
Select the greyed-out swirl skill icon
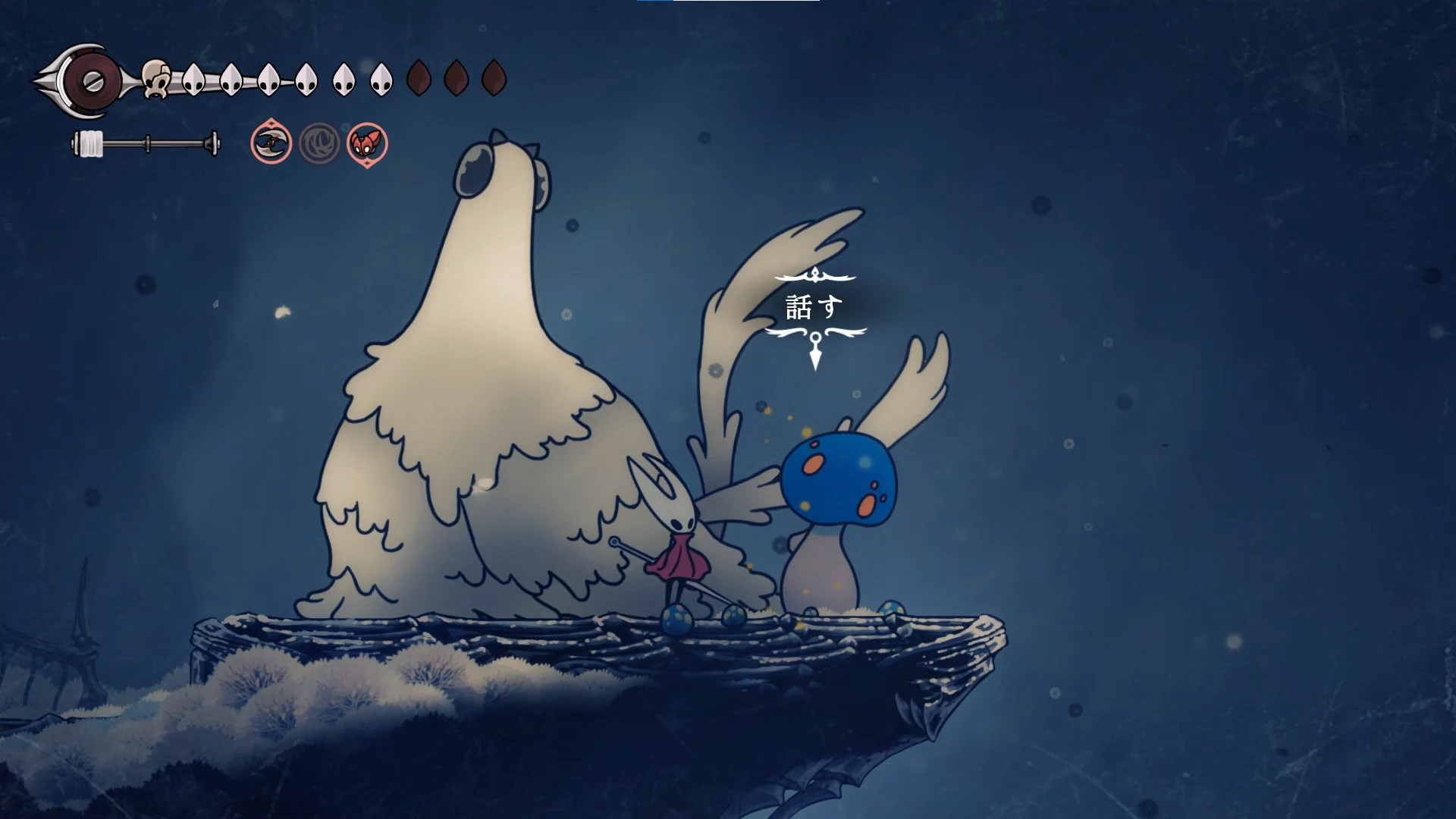(319, 143)
